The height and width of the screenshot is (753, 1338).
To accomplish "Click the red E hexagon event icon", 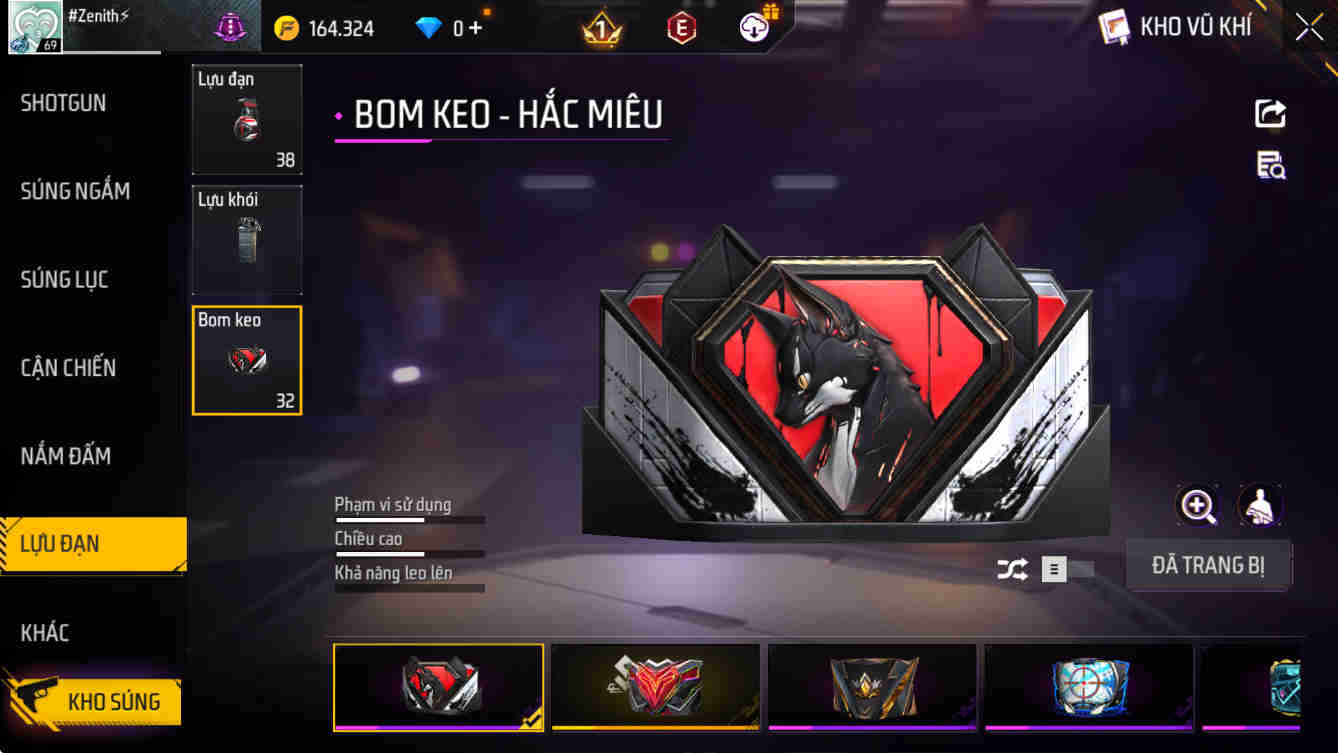I will click(x=681, y=27).
